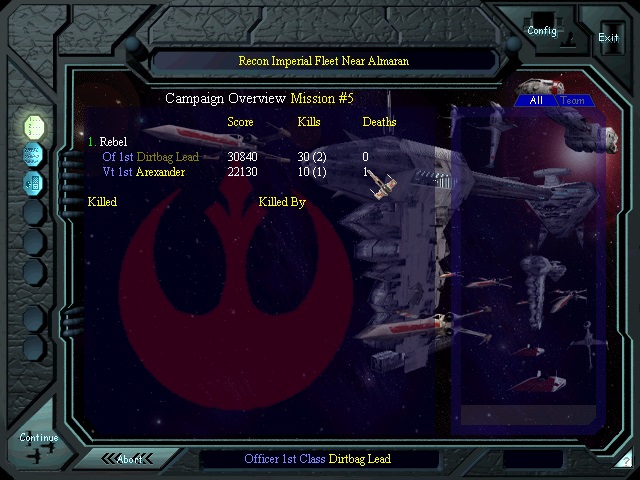Click the question mark help icon
The image size is (640, 480).
625,460
